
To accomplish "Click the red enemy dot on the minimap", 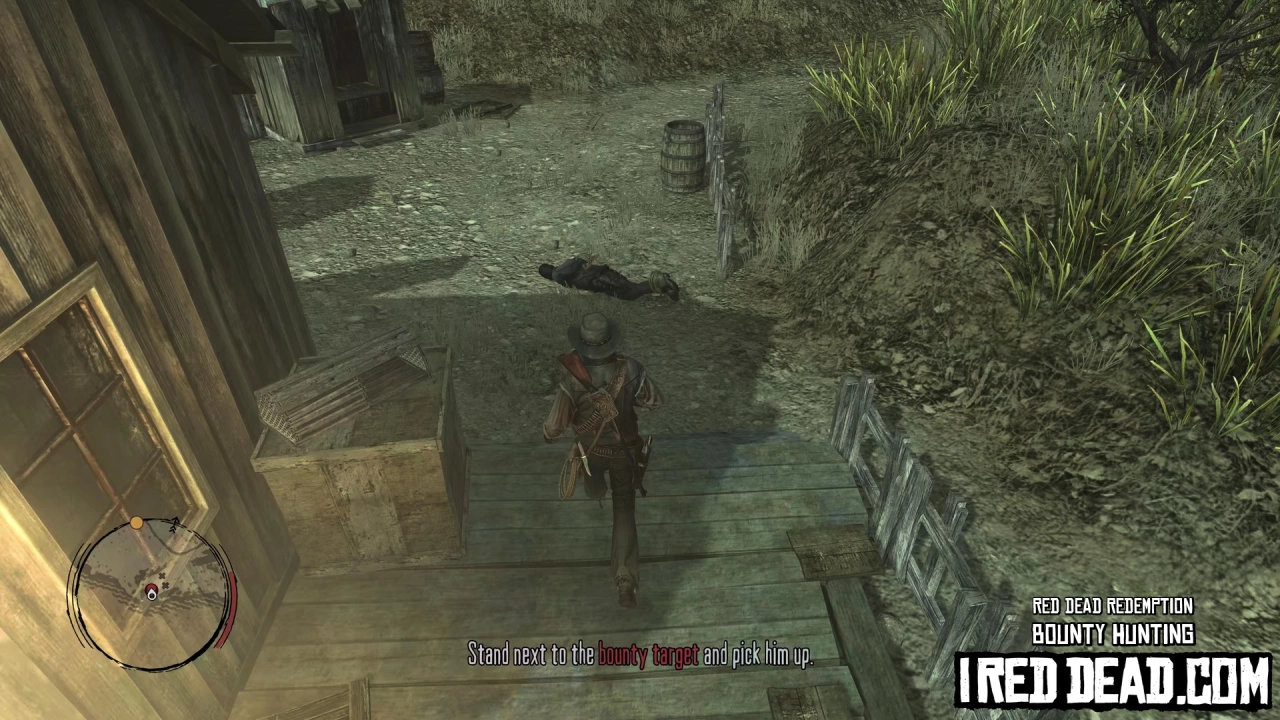I will [151, 589].
